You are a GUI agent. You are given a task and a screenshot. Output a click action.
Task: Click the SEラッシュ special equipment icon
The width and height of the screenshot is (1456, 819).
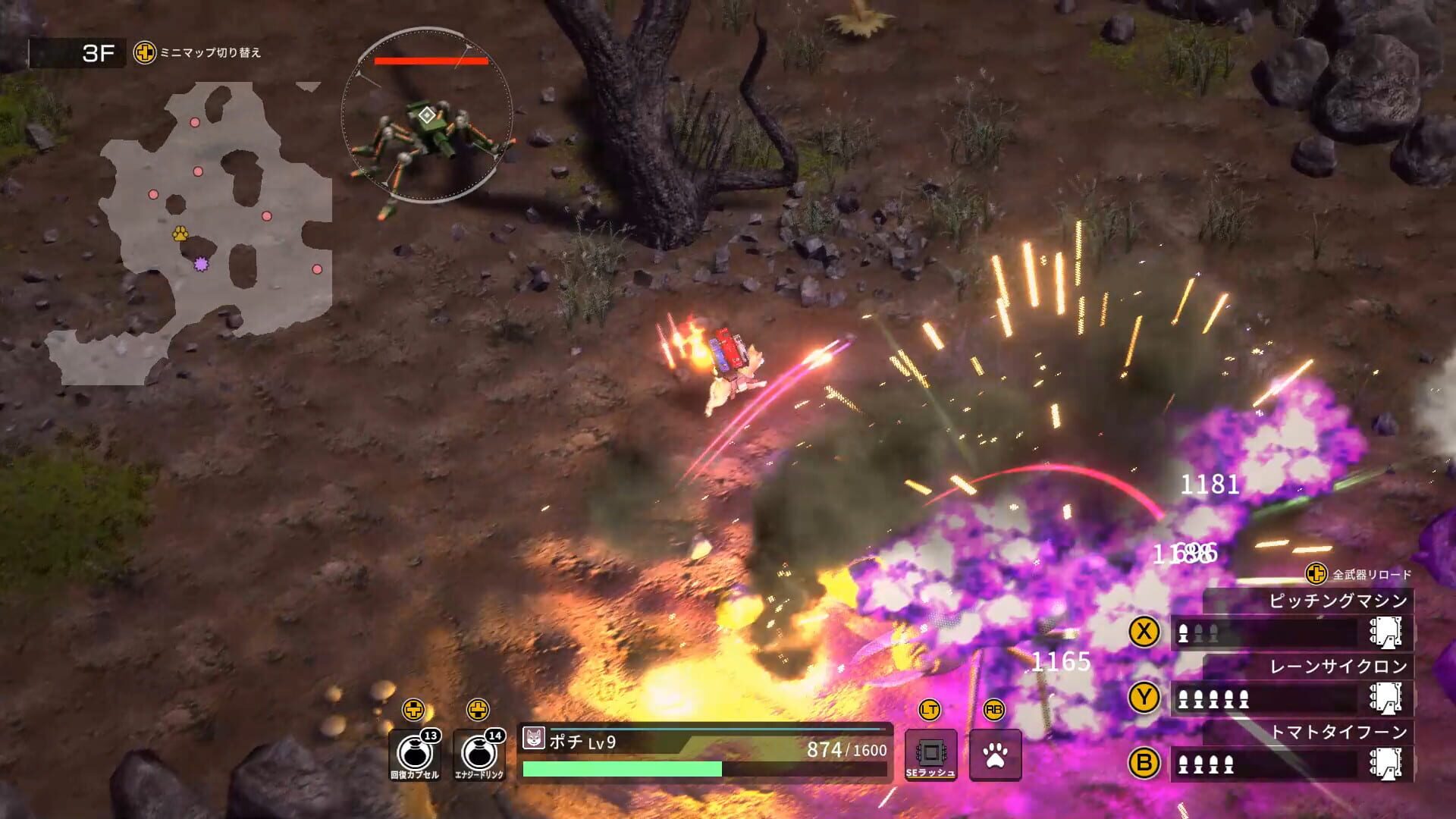point(930,753)
